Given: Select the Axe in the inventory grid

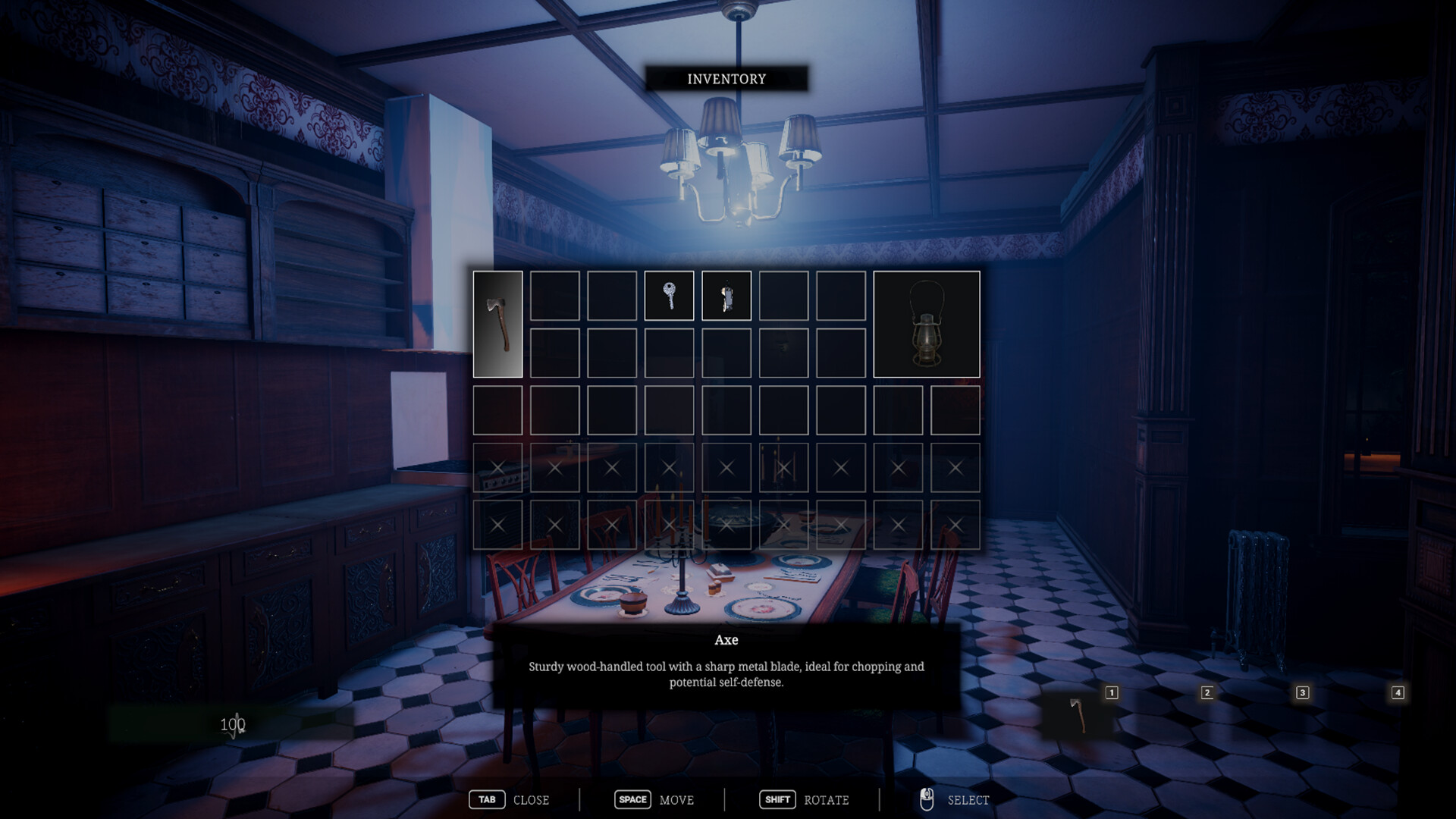Looking at the screenshot, I should point(498,325).
